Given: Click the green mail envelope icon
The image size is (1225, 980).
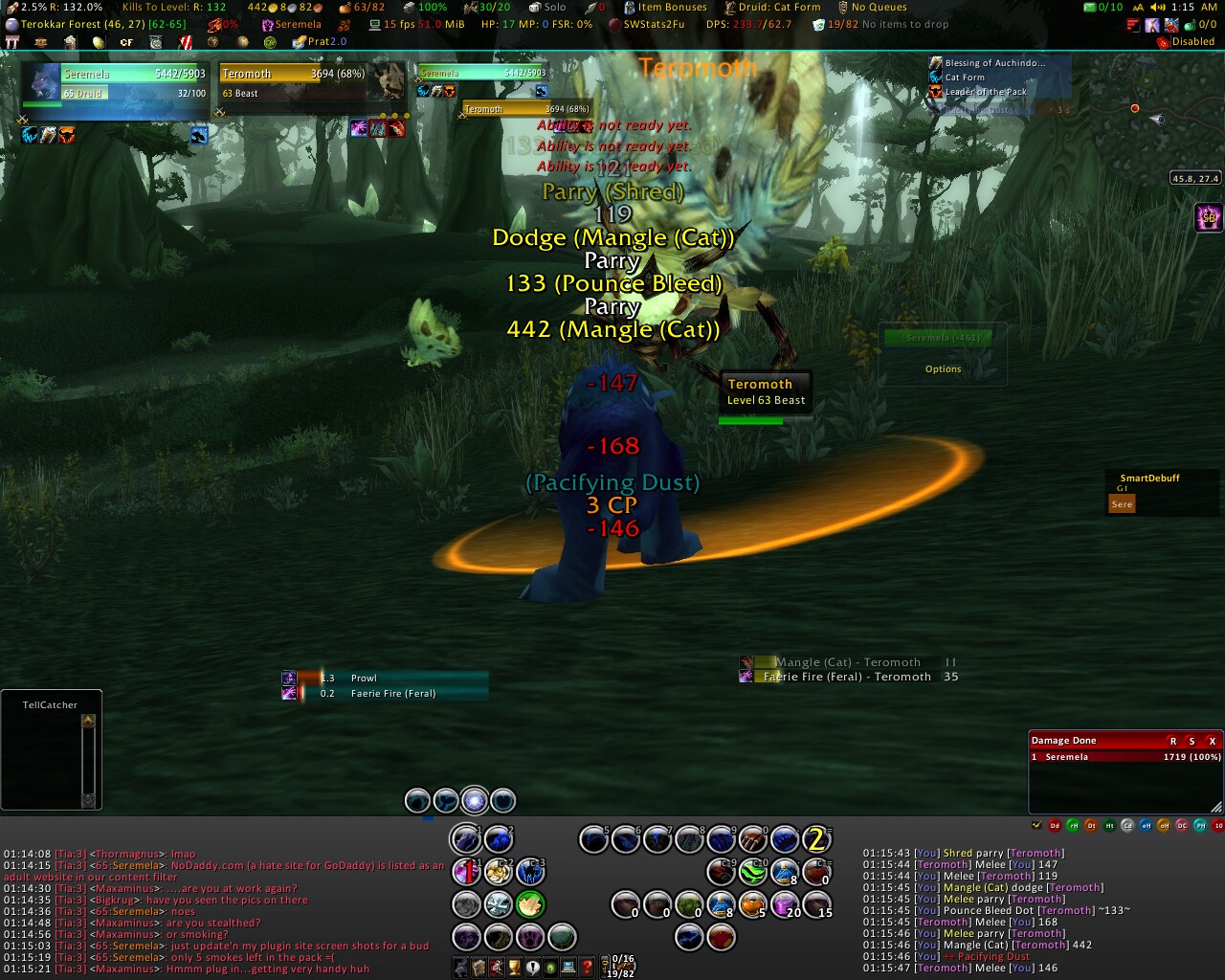Looking at the screenshot, I should click(1090, 7).
